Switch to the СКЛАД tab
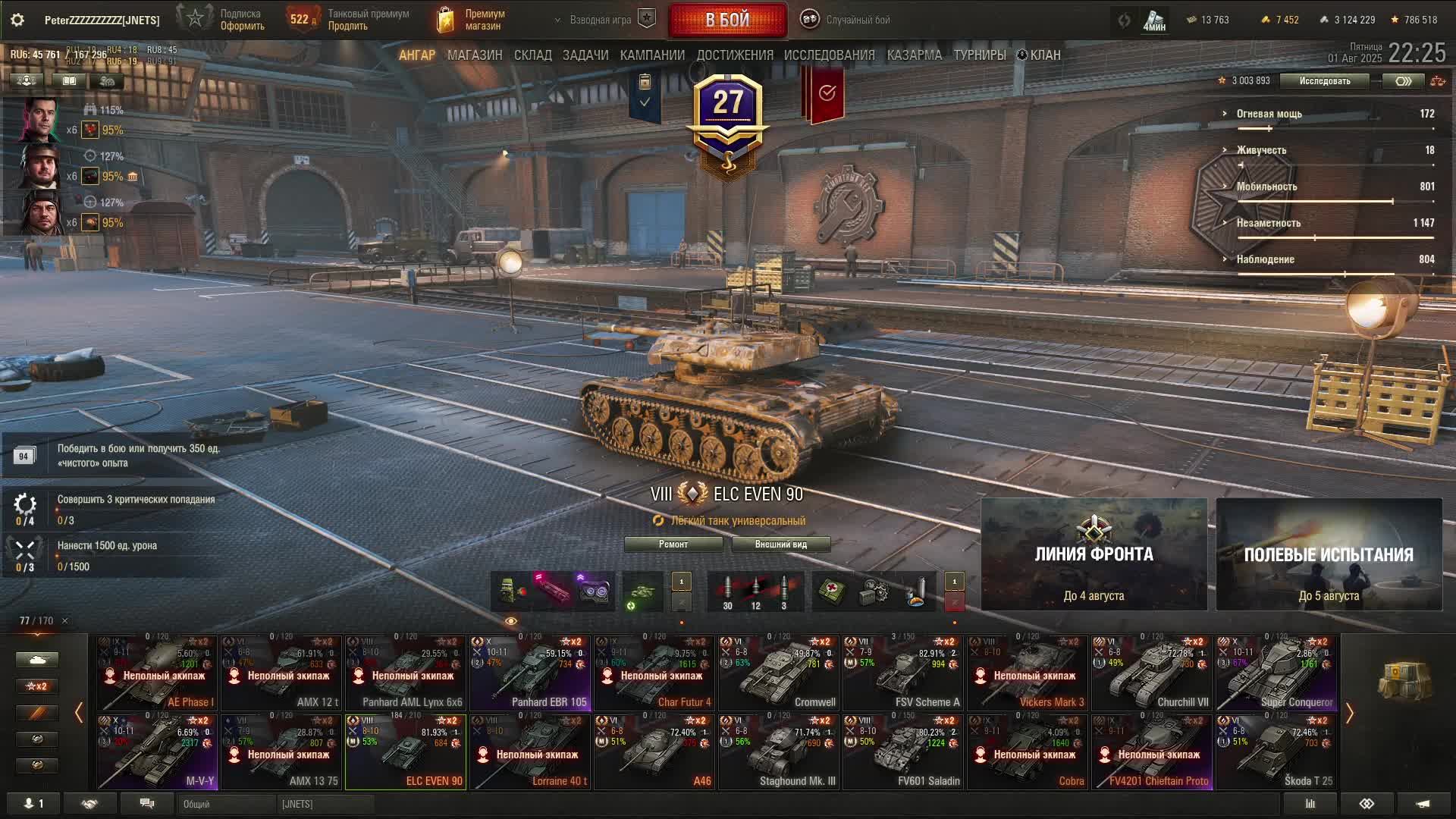 pyautogui.click(x=532, y=55)
